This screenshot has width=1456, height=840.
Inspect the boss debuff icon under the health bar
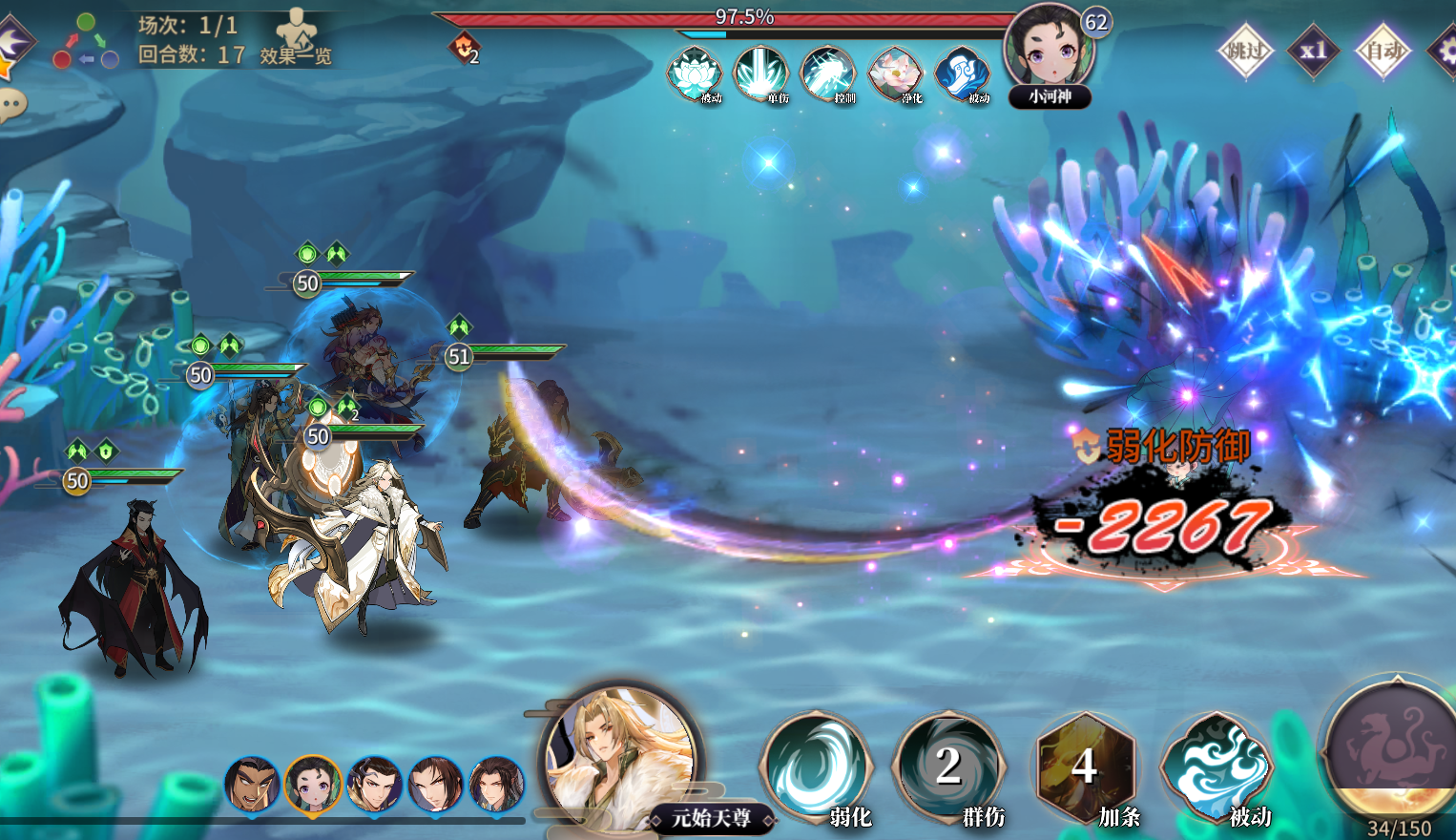(465, 47)
